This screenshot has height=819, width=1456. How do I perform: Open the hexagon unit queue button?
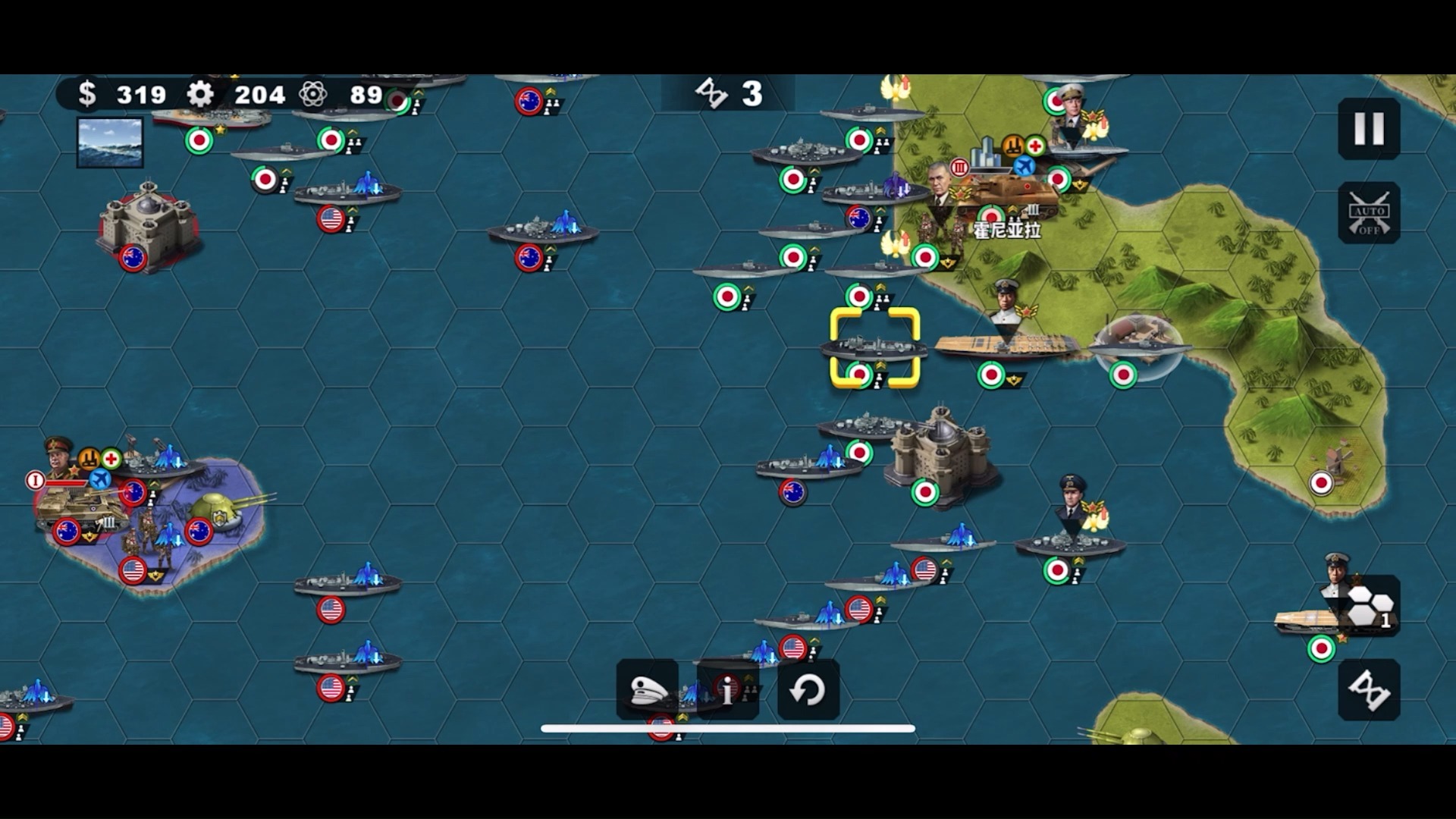pos(1370,607)
